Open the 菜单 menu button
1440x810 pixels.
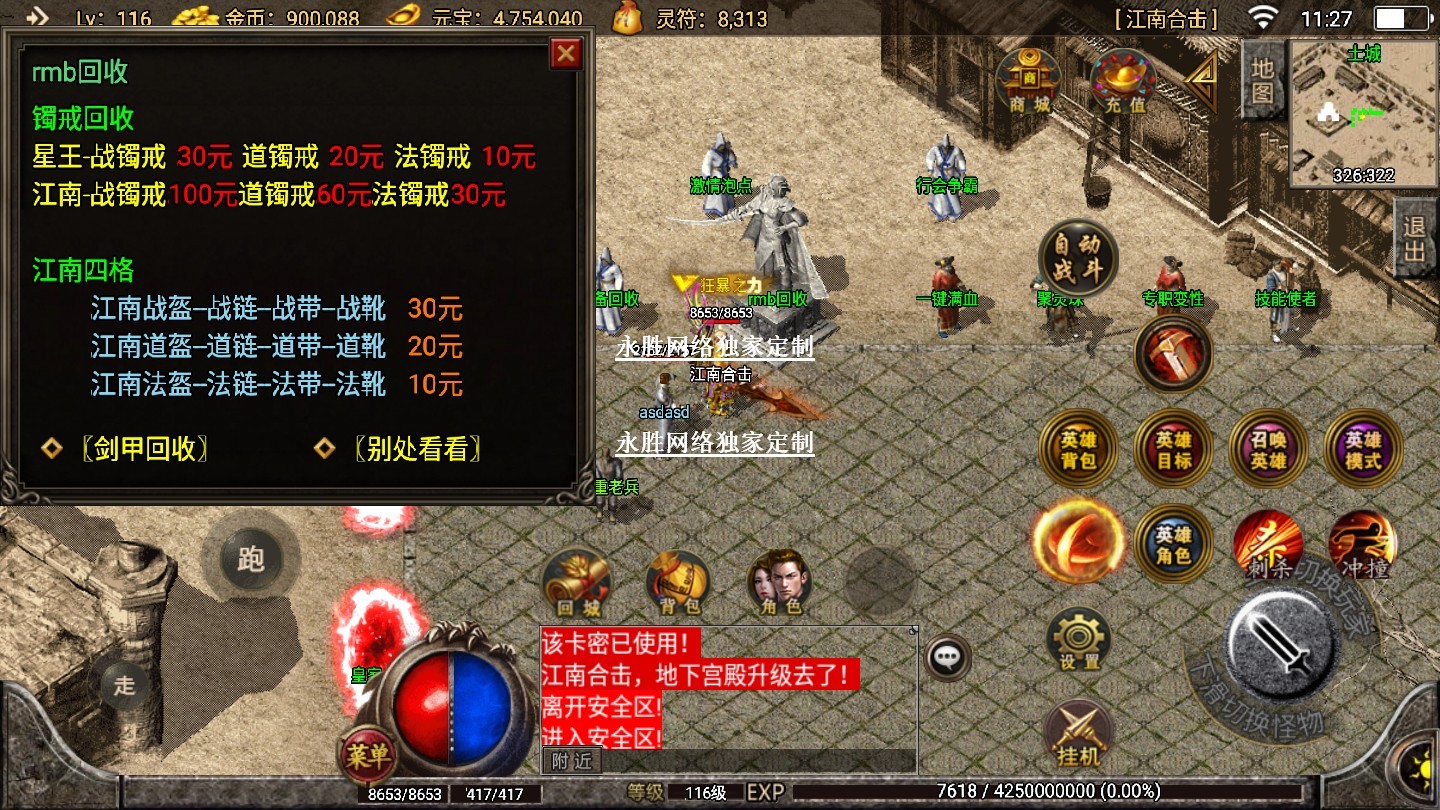tap(367, 756)
